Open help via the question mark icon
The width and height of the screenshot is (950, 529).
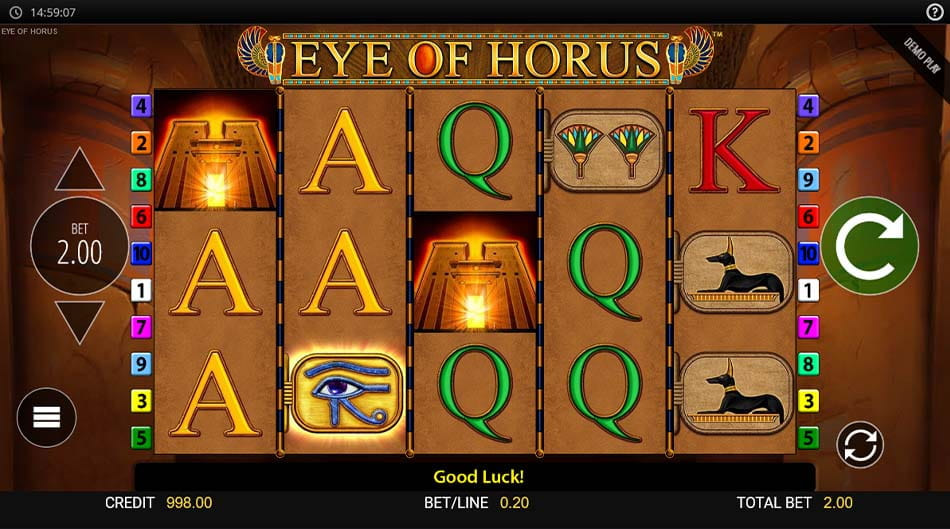934,12
